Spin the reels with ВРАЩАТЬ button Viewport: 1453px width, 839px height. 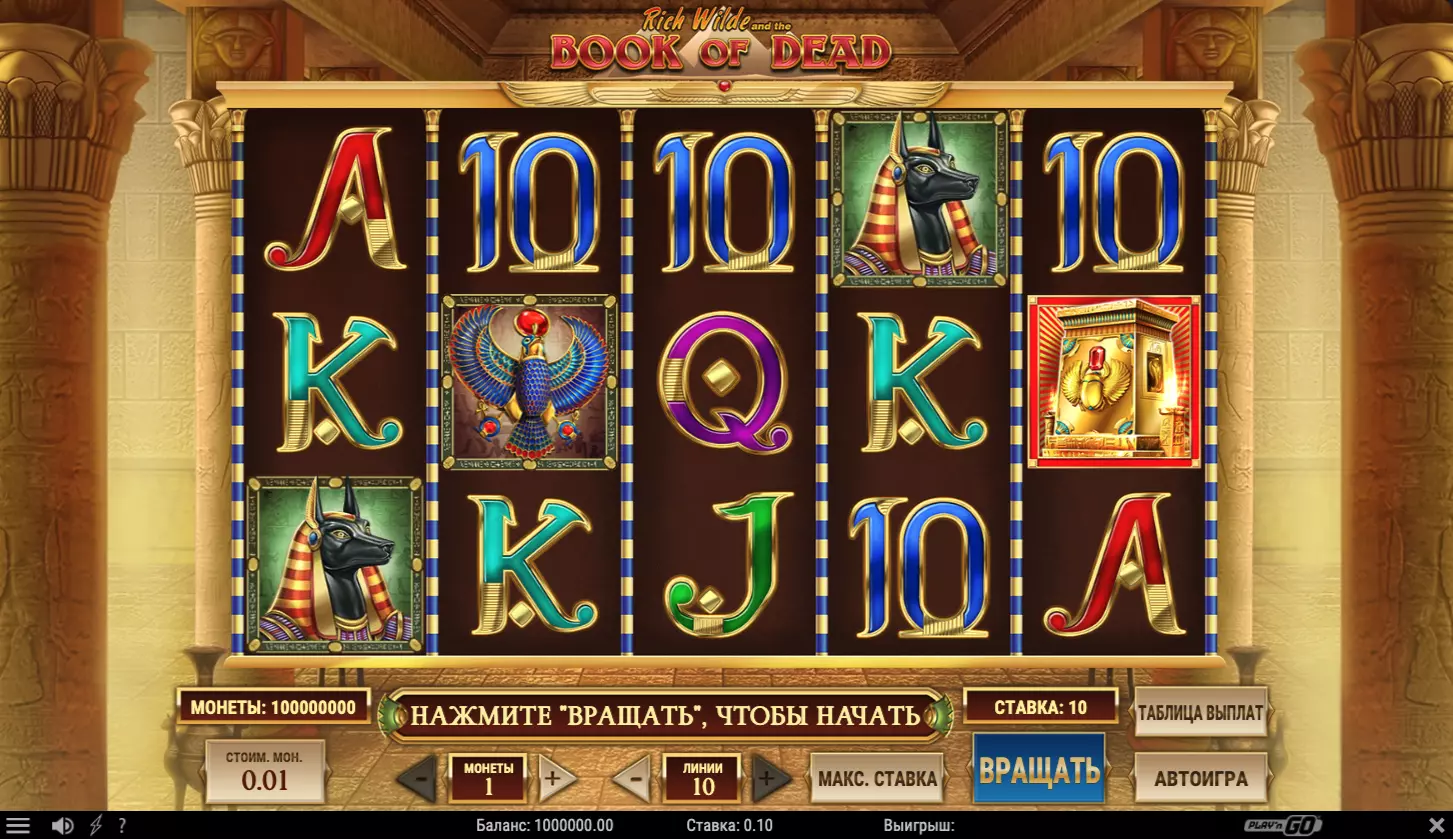pos(1038,769)
